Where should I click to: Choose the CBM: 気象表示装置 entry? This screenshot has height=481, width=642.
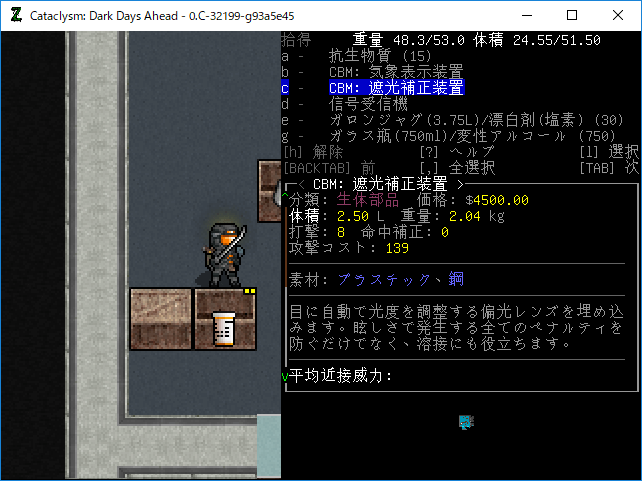click(395, 72)
